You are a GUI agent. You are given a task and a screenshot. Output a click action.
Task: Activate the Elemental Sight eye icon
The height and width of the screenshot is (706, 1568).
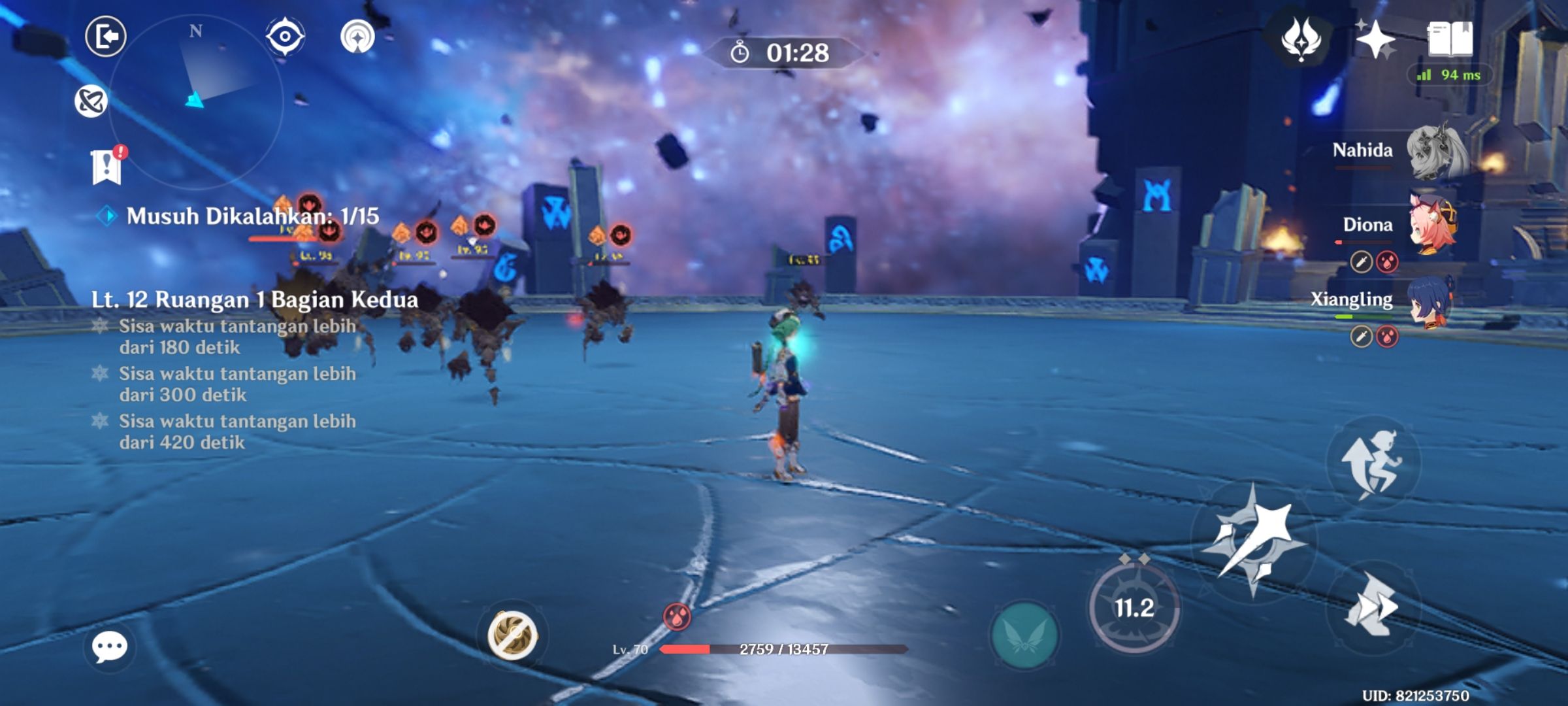point(284,39)
